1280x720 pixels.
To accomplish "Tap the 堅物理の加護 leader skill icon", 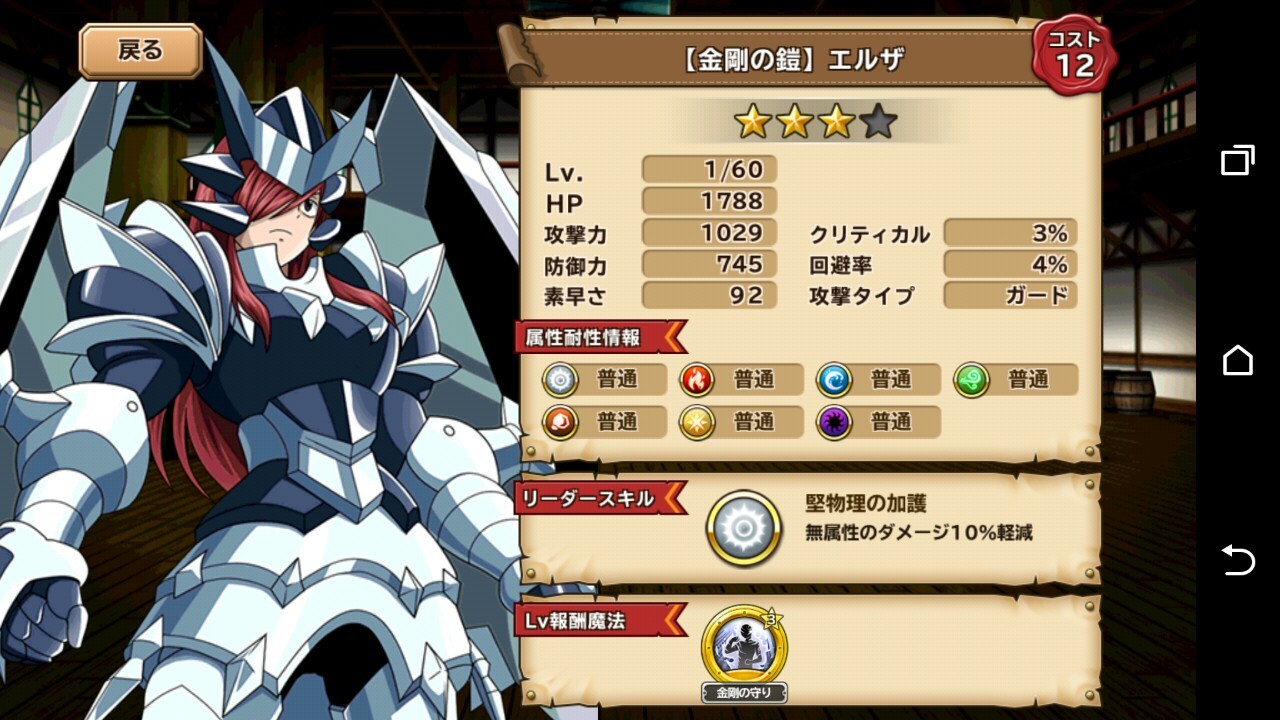I will tap(744, 529).
